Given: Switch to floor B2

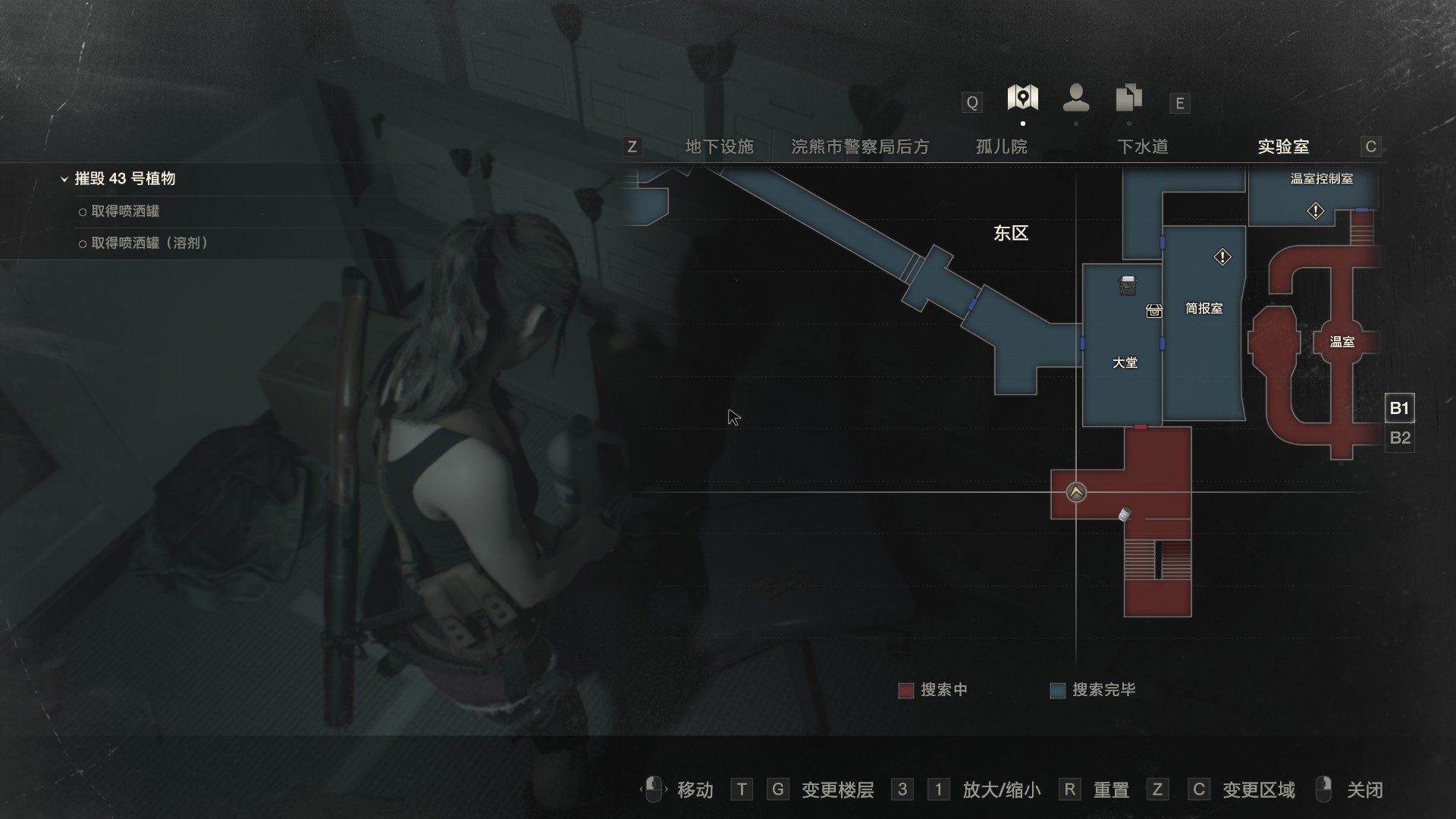Looking at the screenshot, I should 1399,438.
